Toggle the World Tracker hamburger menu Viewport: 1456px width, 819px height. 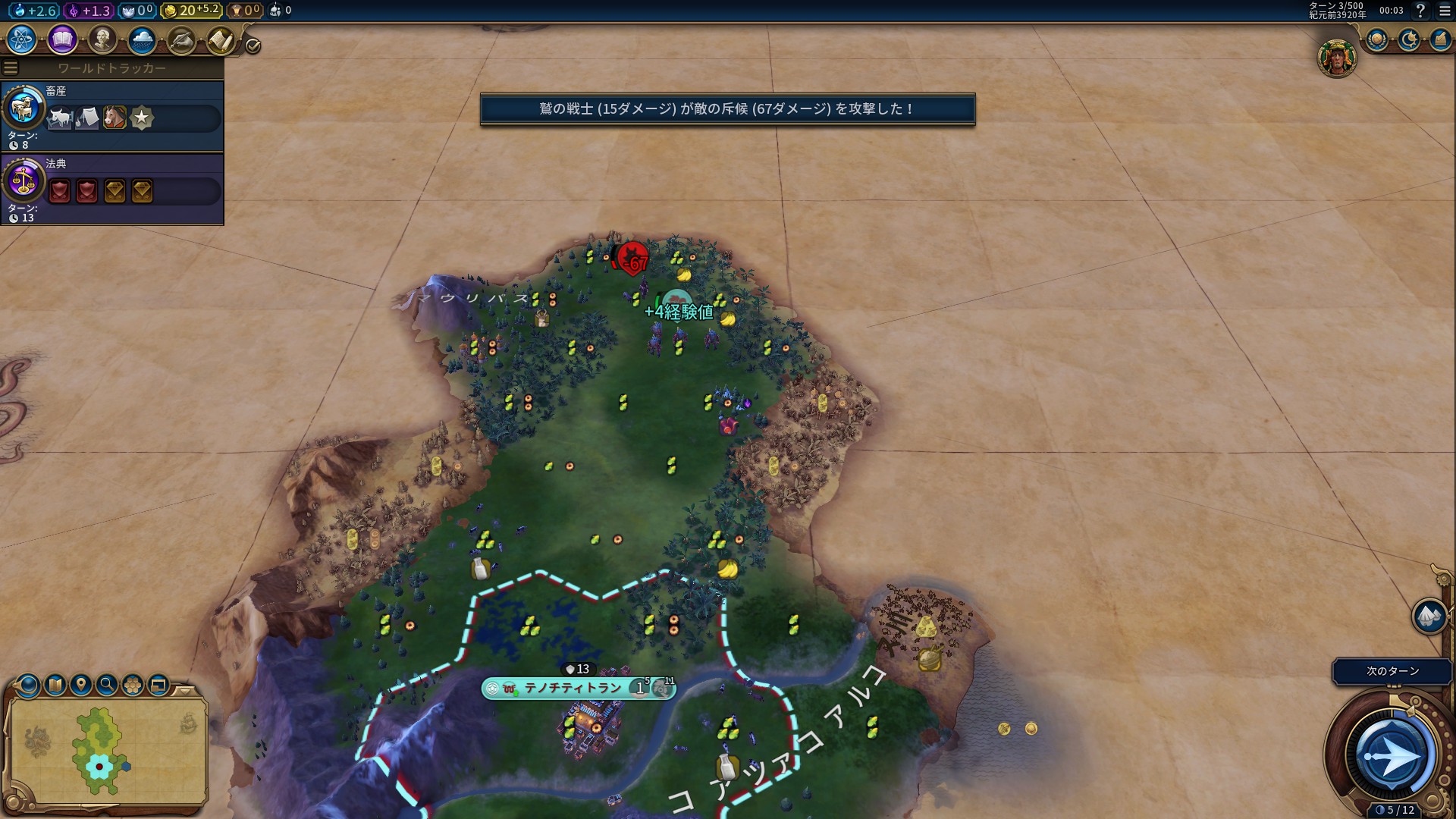pyautogui.click(x=11, y=68)
